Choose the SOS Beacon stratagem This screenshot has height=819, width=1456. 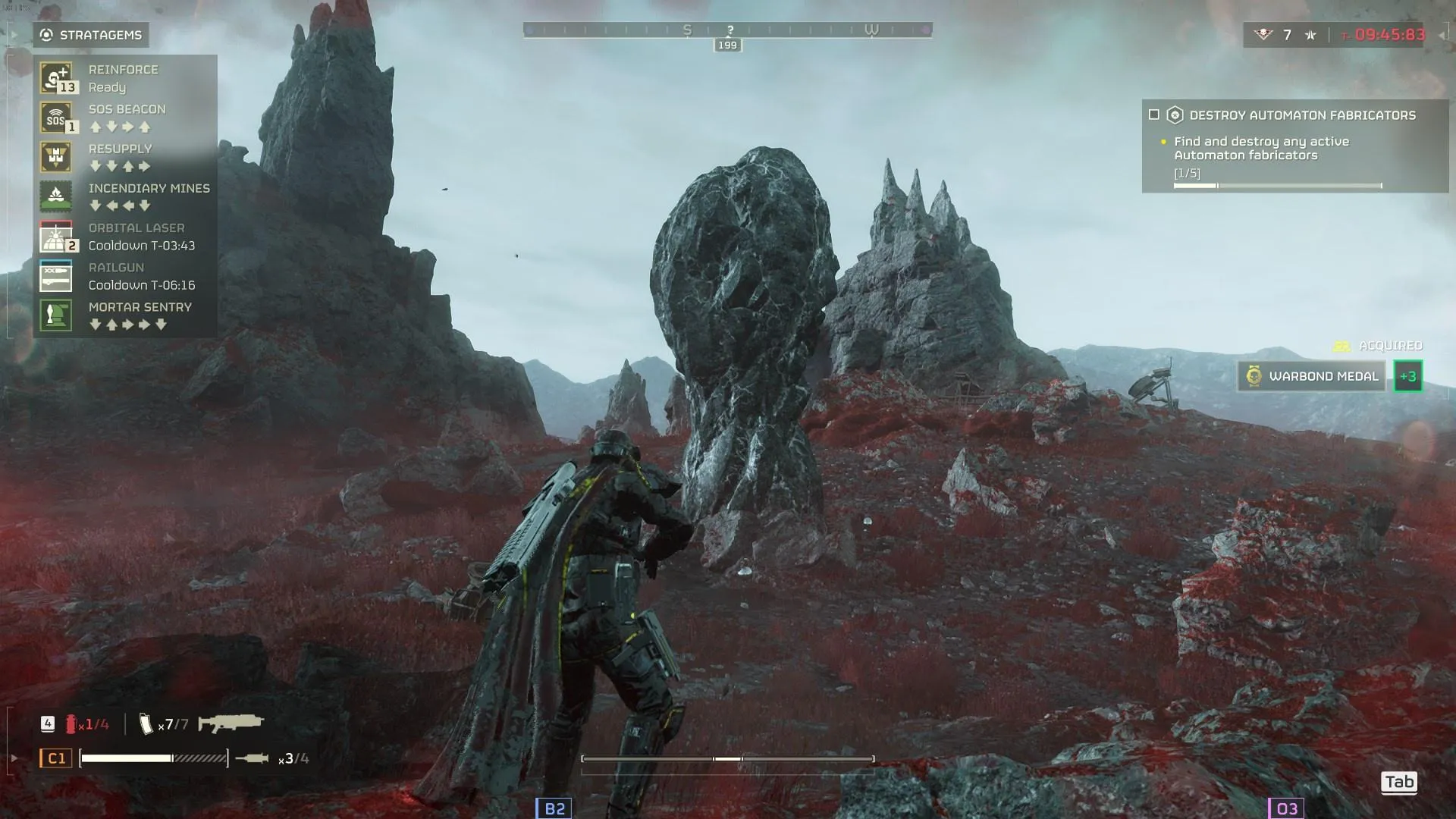[56, 118]
